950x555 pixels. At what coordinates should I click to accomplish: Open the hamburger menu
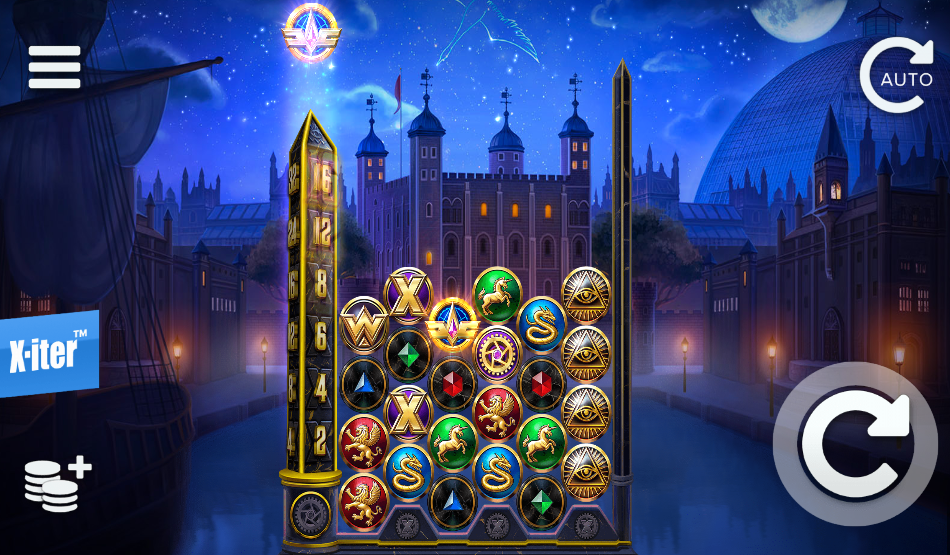pyautogui.click(x=54, y=67)
